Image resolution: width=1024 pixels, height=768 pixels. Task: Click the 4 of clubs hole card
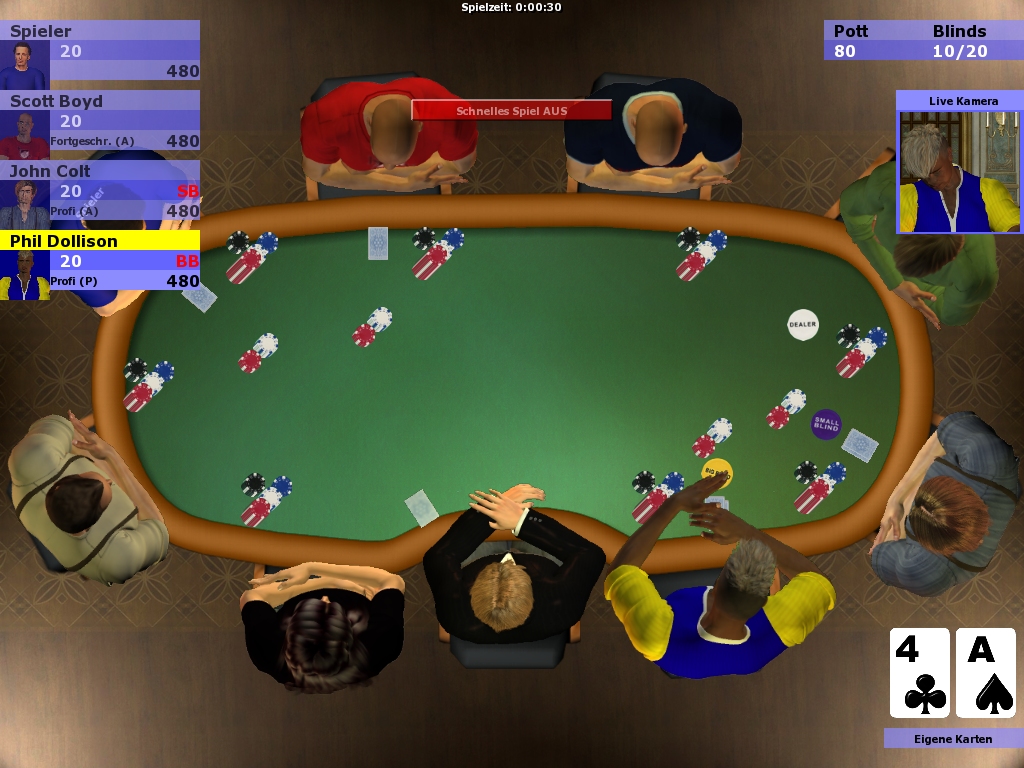point(919,672)
